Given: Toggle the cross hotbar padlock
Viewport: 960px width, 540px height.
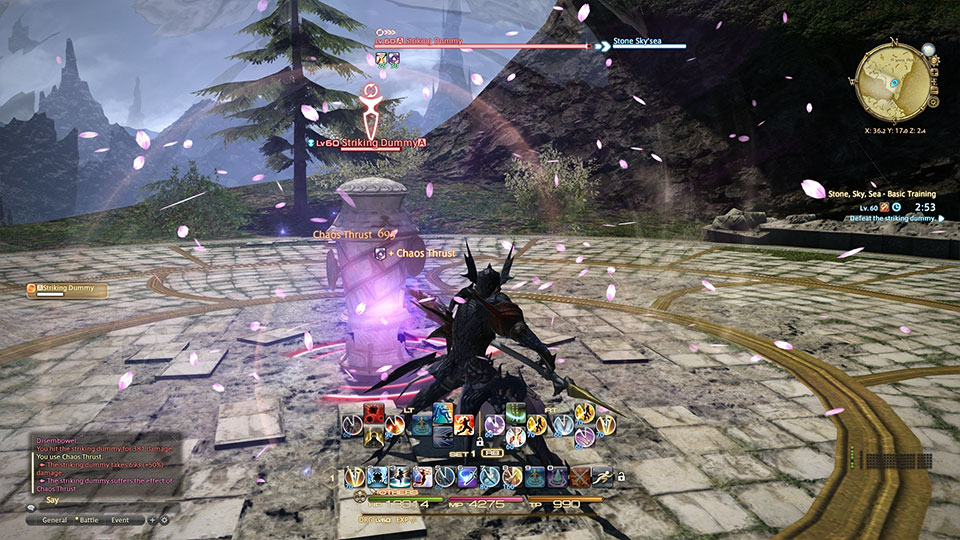Looking at the screenshot, I should [x=480, y=440].
